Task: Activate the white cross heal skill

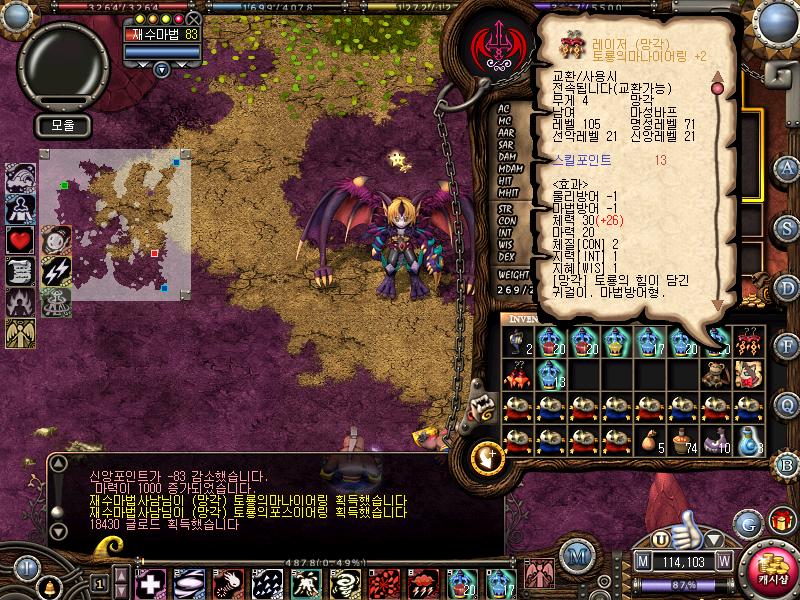Action: pos(151,582)
